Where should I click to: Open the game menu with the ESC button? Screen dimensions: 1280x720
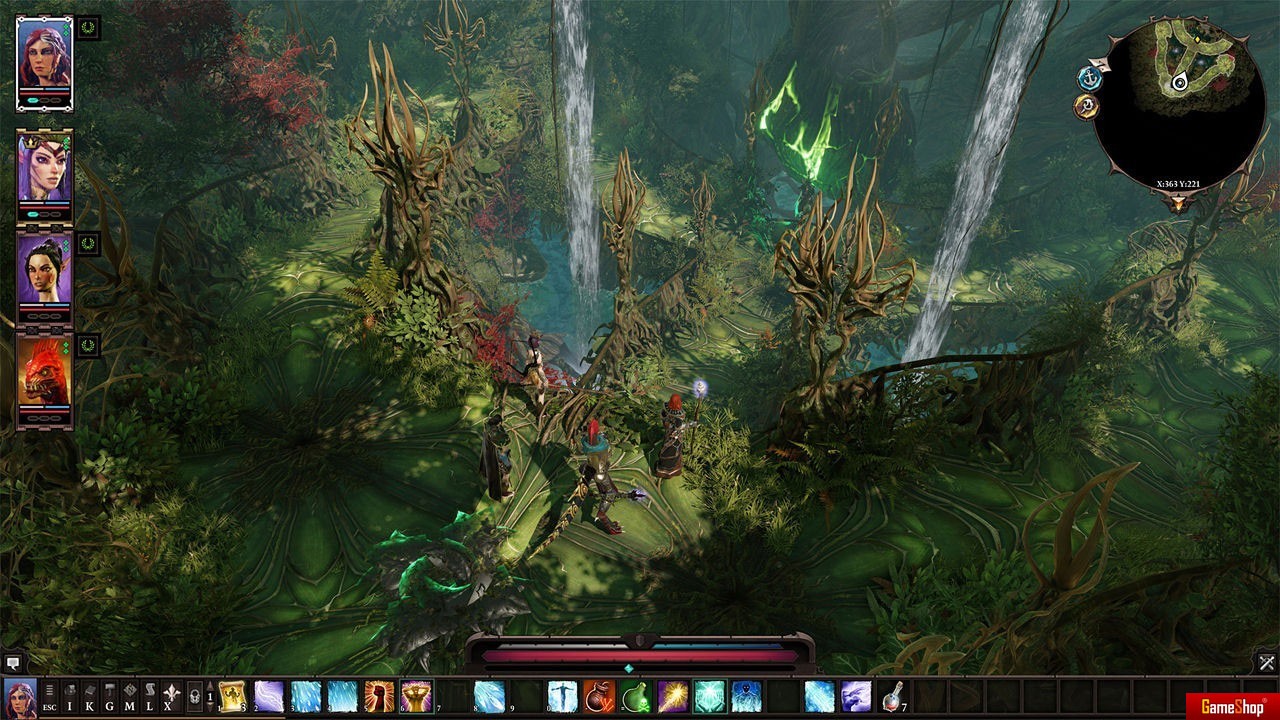coord(49,696)
